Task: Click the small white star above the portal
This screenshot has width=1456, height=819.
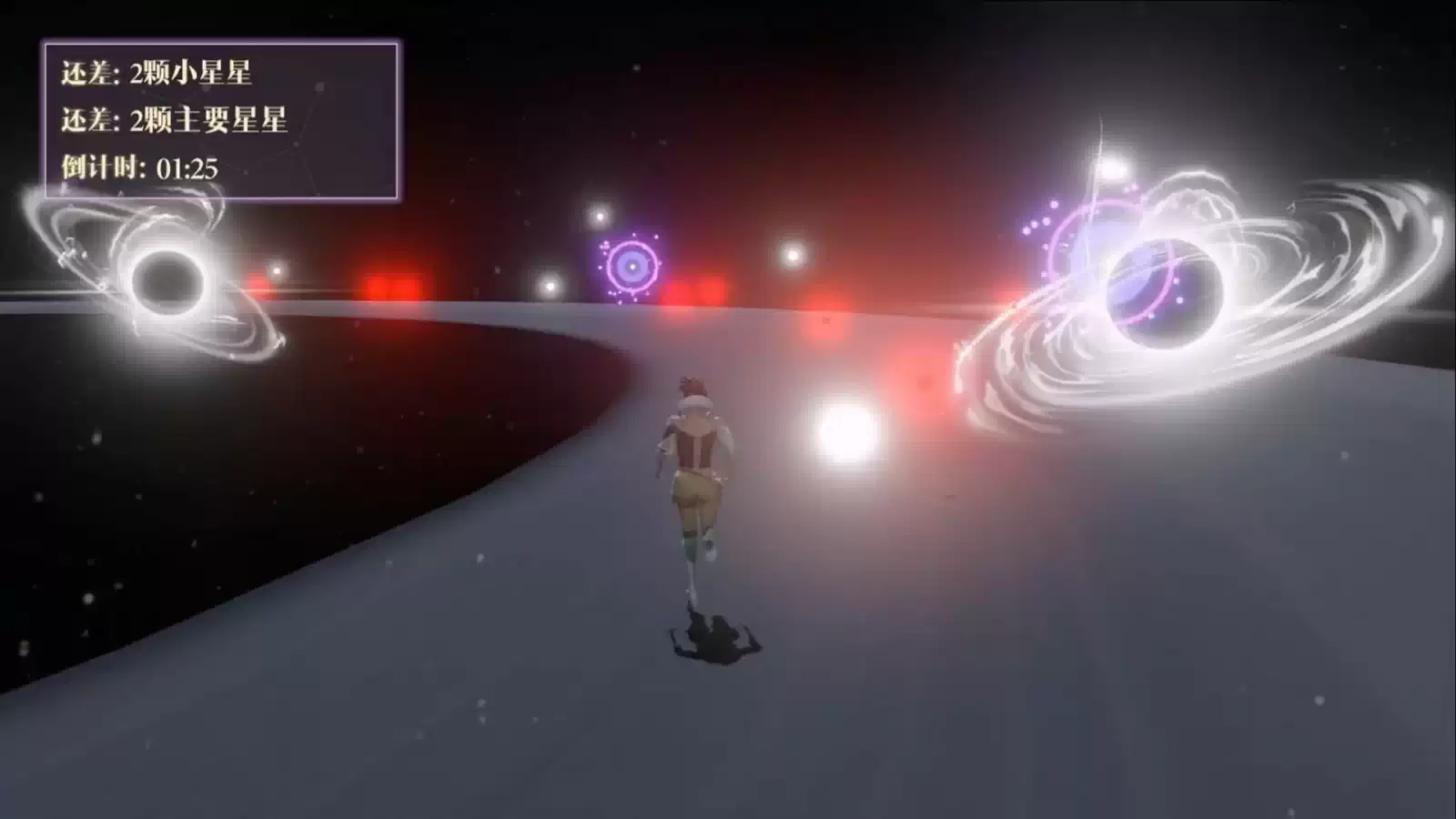Action: [x=600, y=218]
